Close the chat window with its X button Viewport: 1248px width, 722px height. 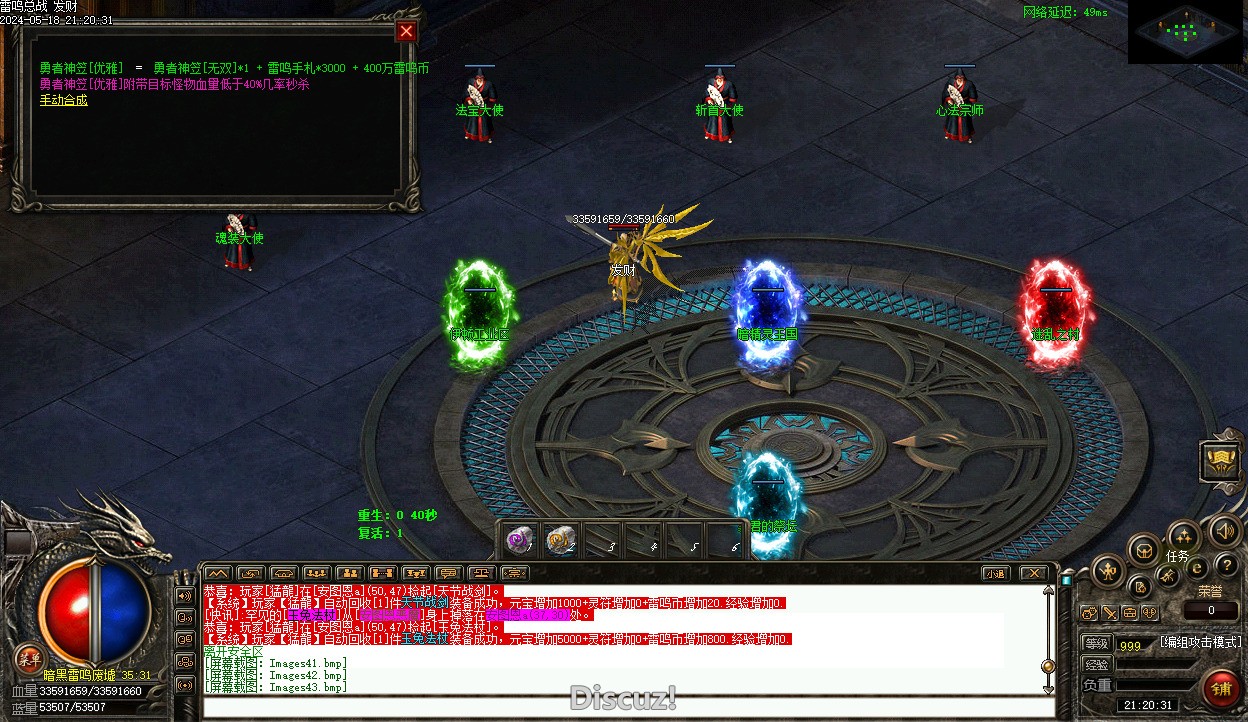1034,573
